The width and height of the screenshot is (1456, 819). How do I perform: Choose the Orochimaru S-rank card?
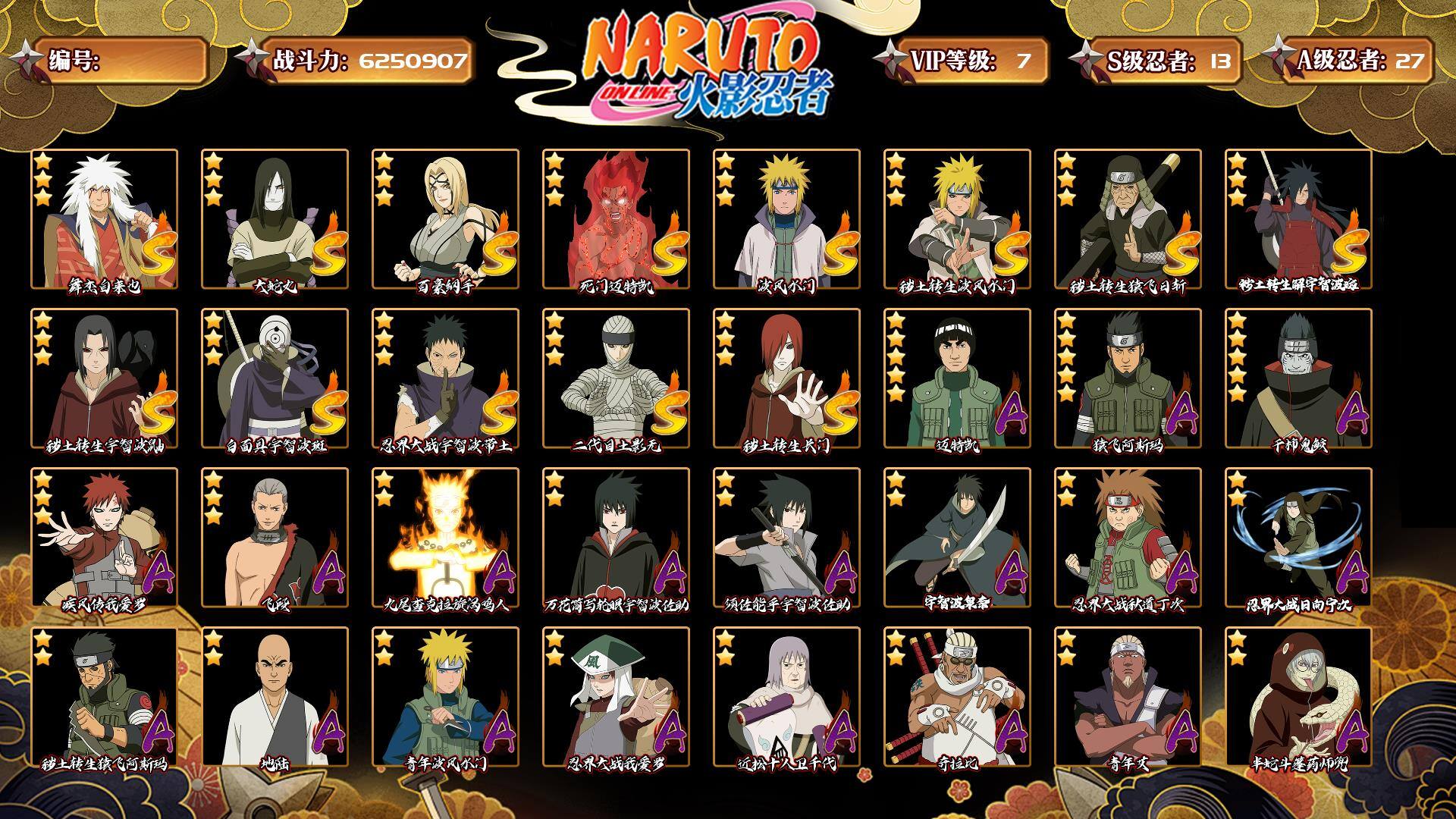click(275, 219)
